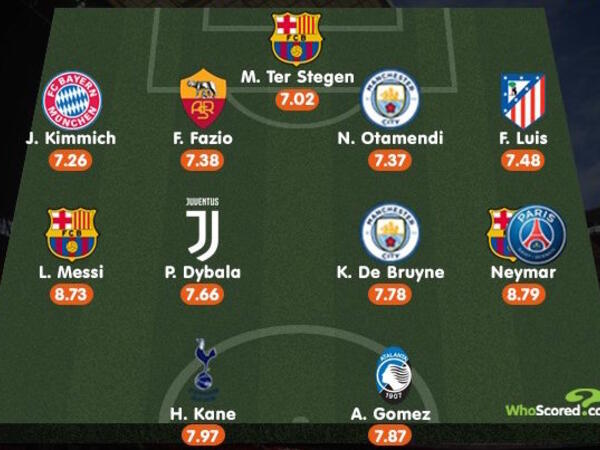600x450 pixels.
Task: Click K. De Bruyne's Manchester City badge
Action: (x=390, y=232)
